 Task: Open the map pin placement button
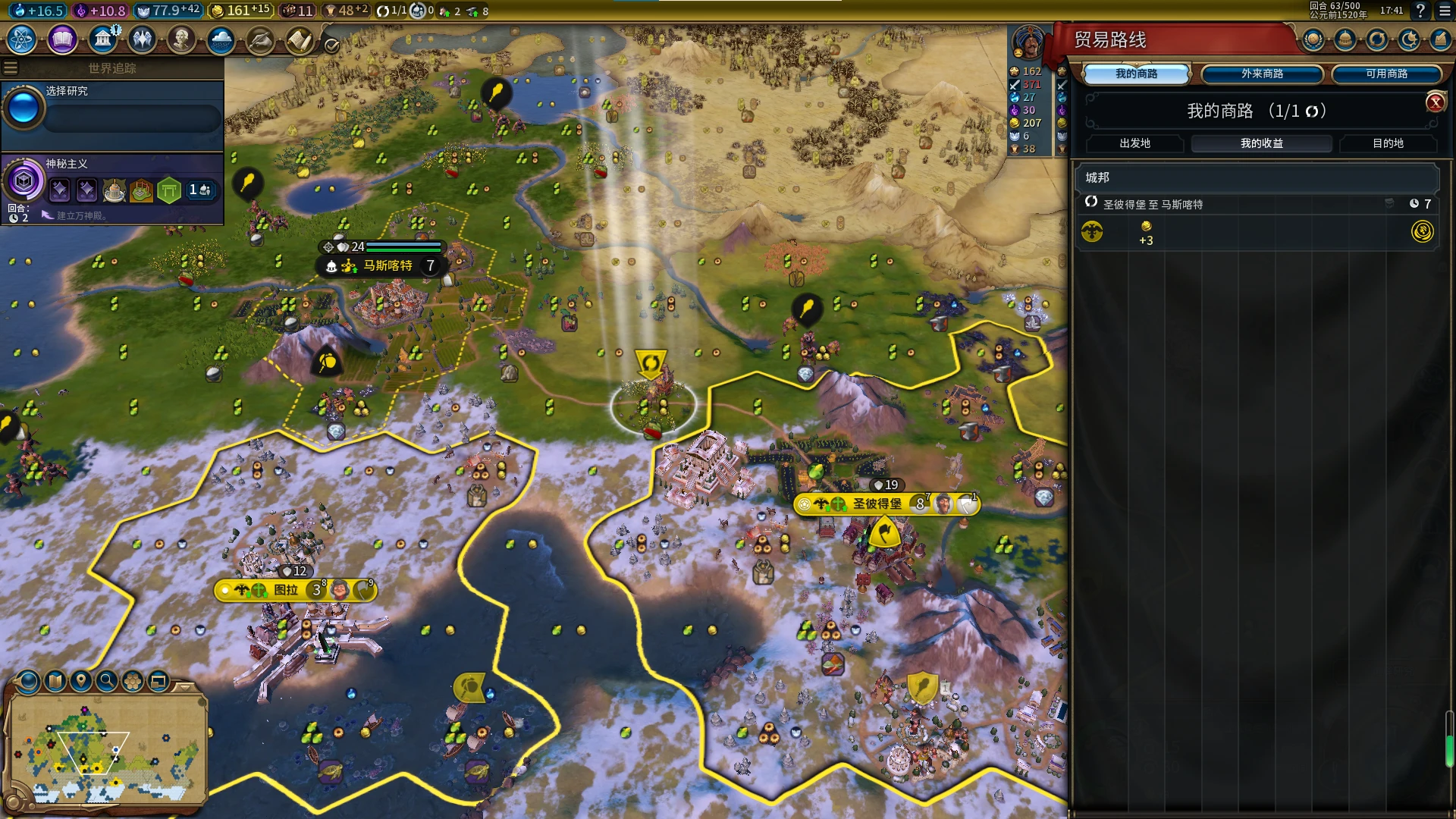81,681
